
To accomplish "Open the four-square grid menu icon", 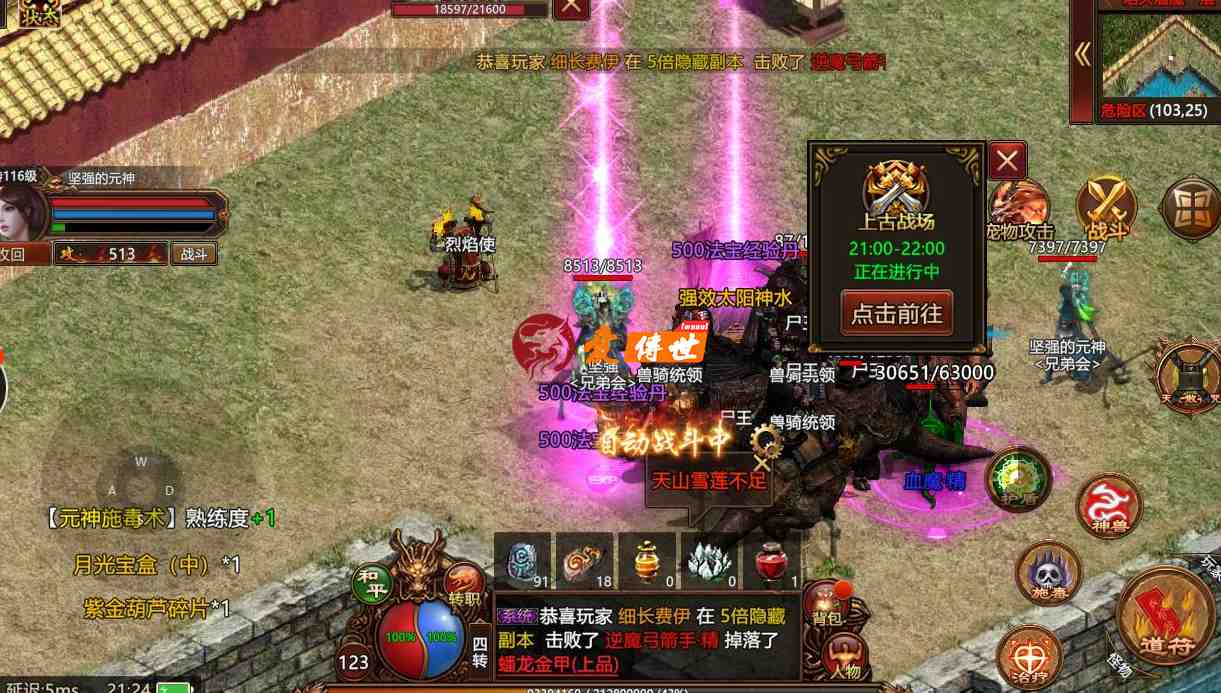I will point(1190,209).
